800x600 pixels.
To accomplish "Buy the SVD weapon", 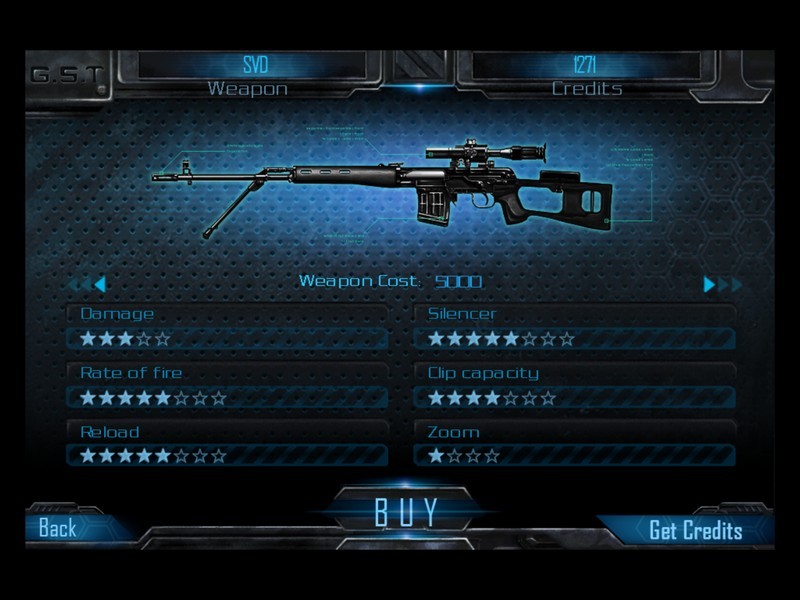I will click(407, 511).
